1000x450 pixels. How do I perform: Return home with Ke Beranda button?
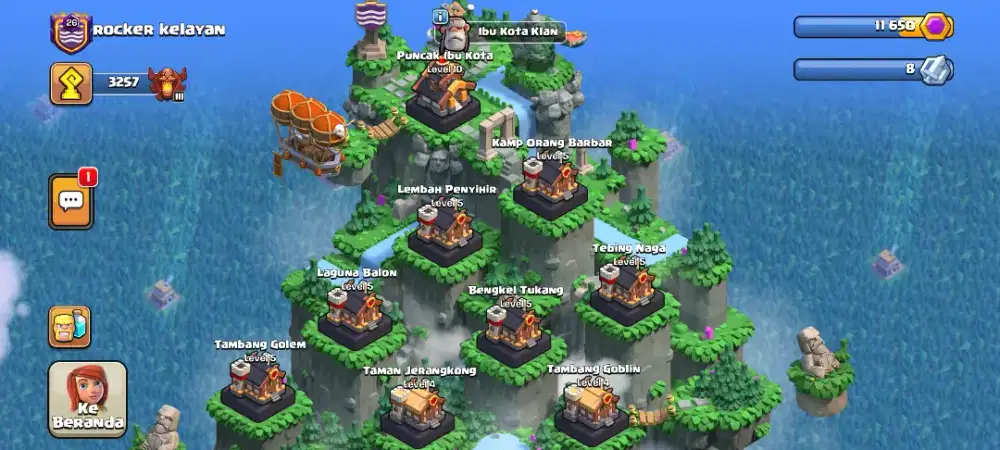(88, 399)
